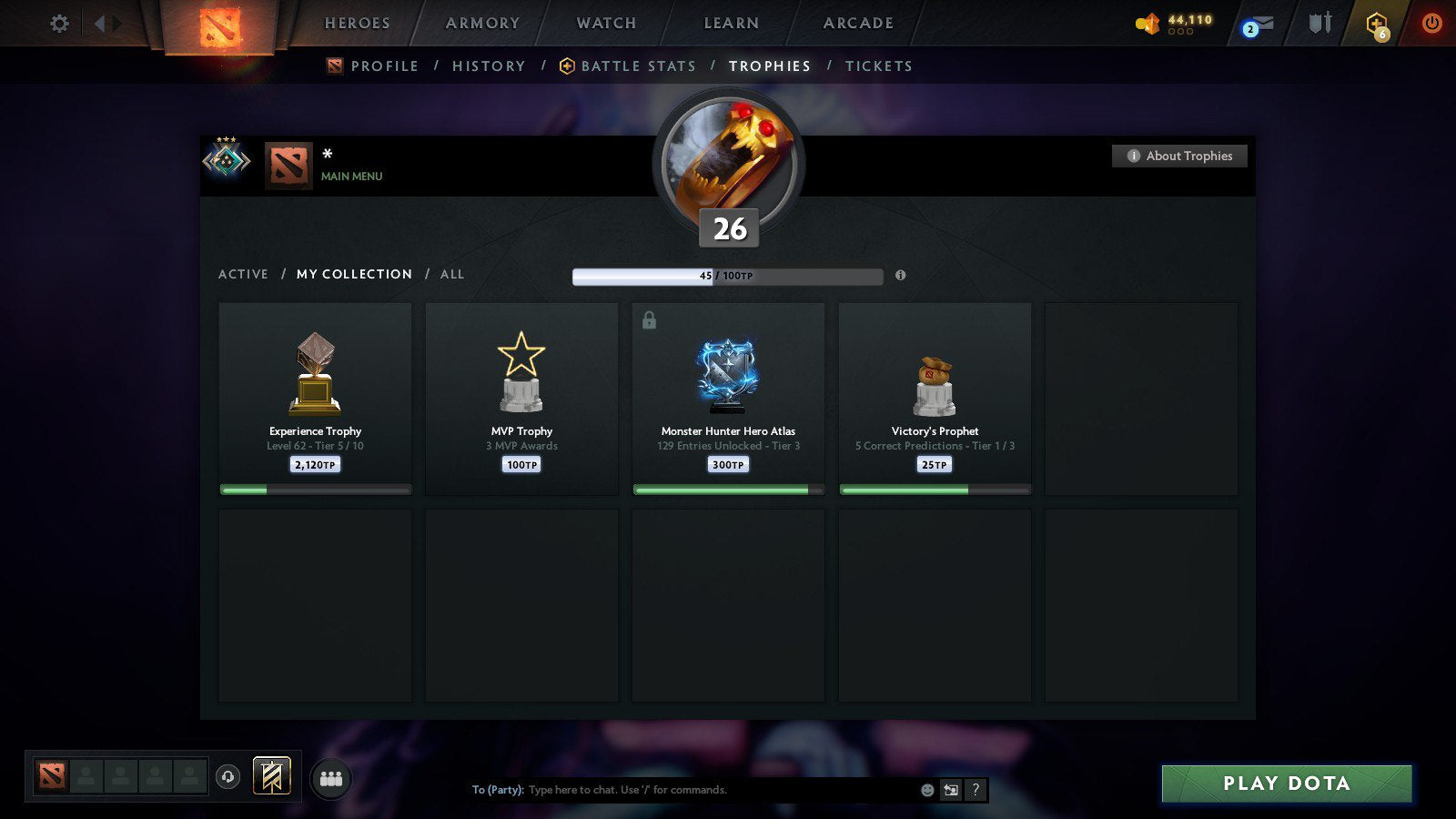Expand the info tooltip beside the TP progress bar

[x=900, y=277]
